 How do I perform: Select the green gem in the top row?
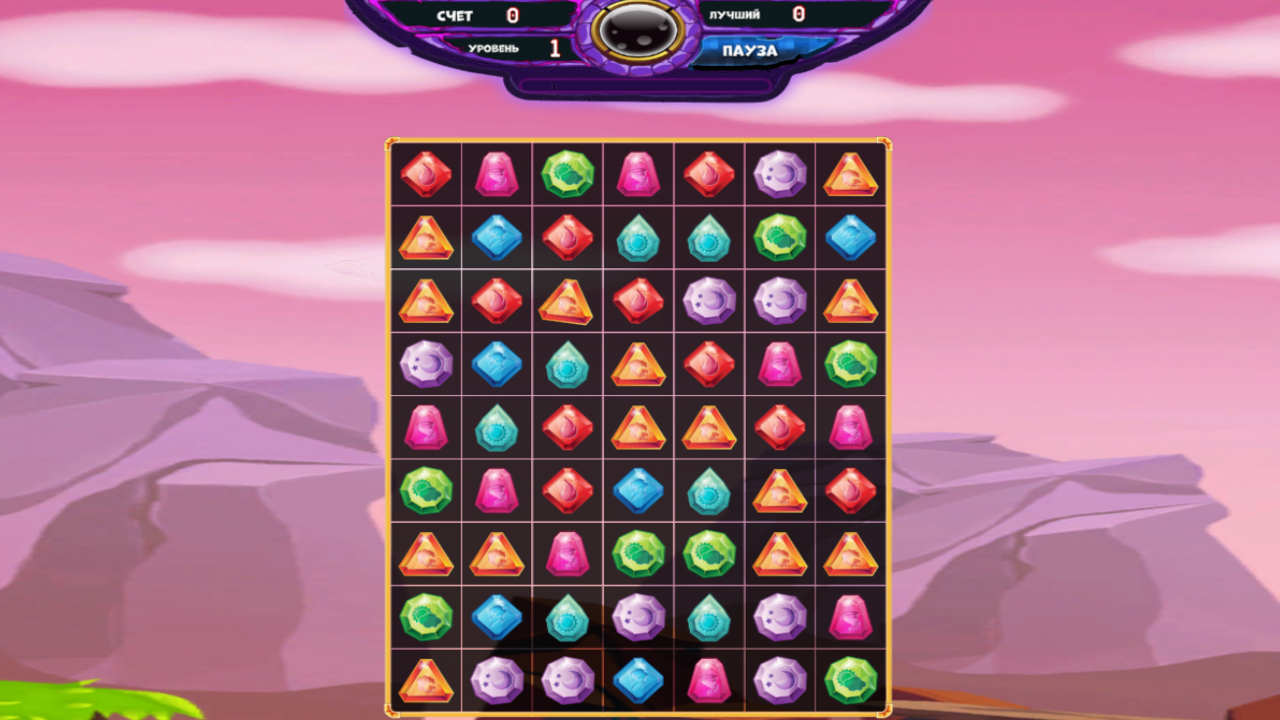click(x=567, y=175)
